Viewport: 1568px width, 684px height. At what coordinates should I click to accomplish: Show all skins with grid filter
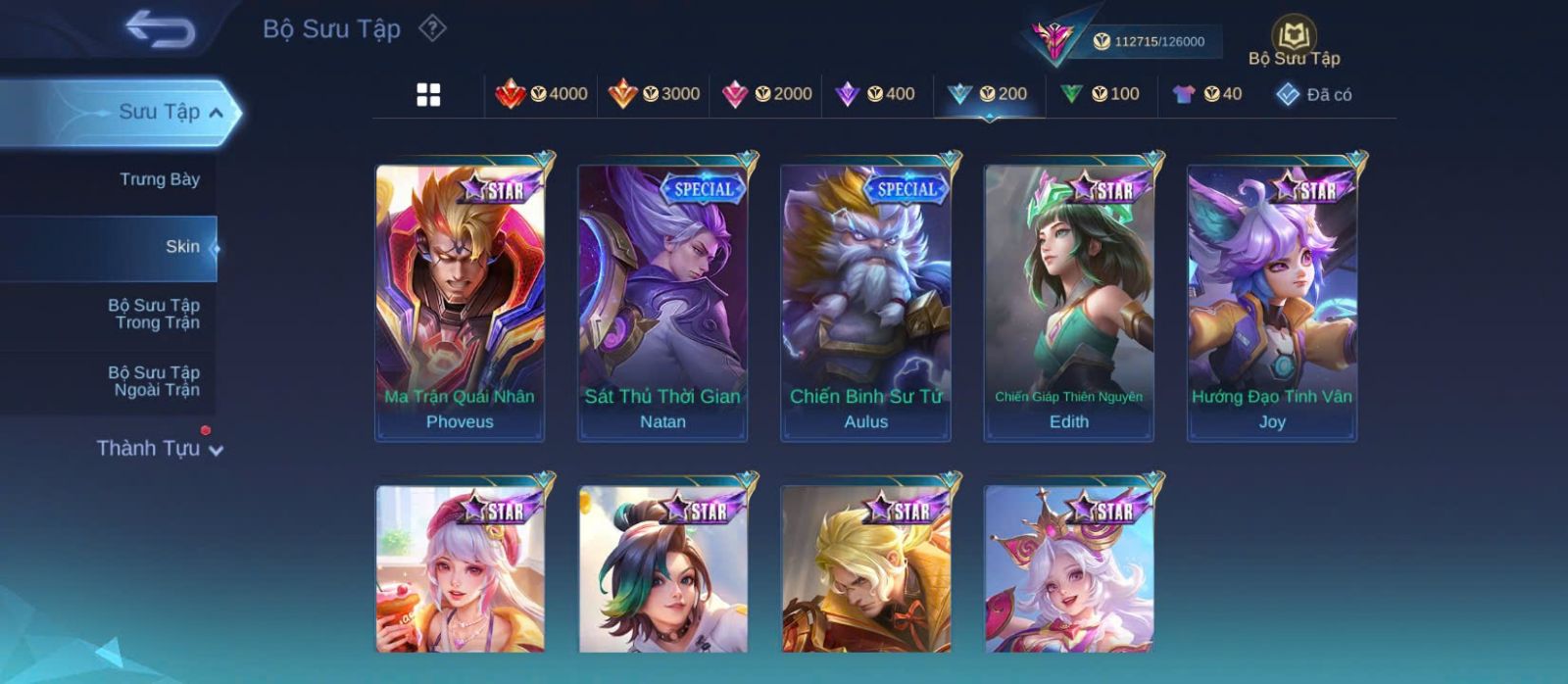pyautogui.click(x=428, y=94)
